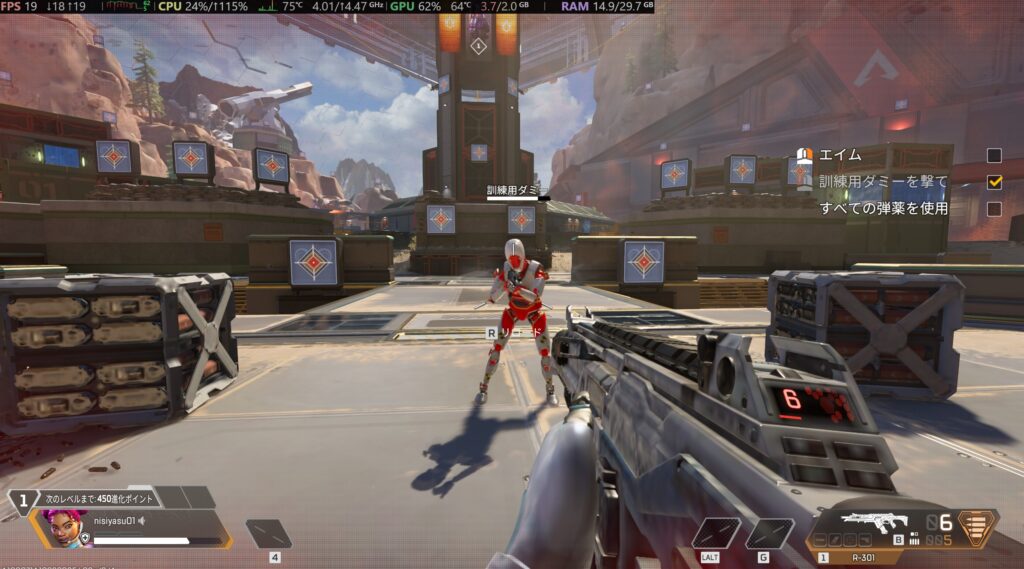
Task: Click the level 1 evolution badge
Action: tap(21, 500)
